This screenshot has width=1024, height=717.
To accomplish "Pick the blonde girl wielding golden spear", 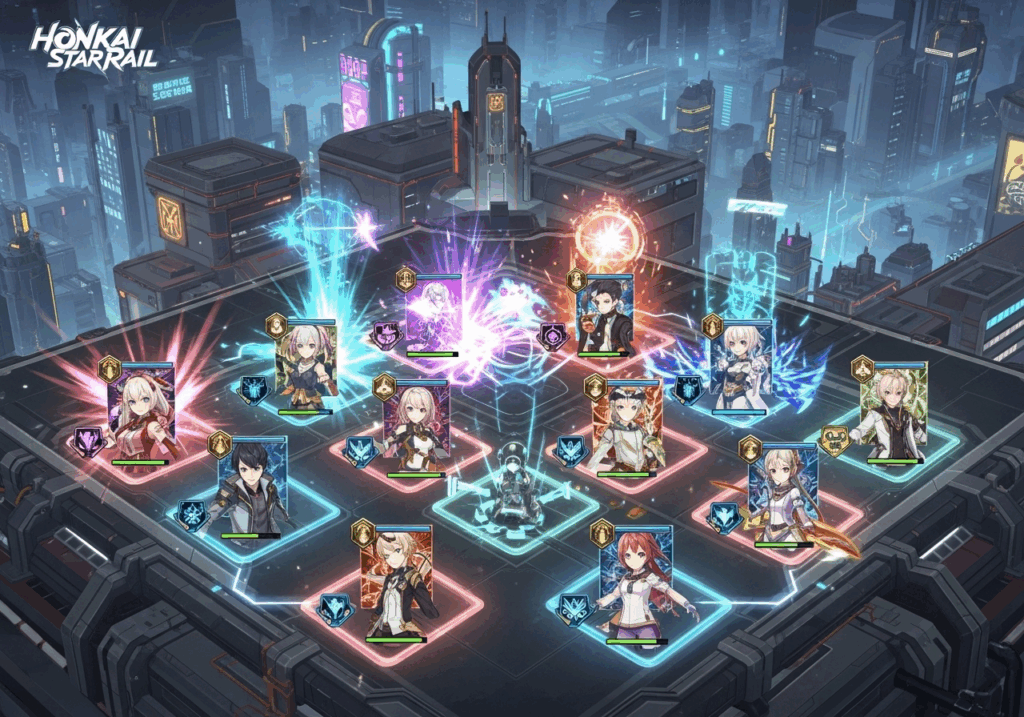I will click(x=783, y=495).
